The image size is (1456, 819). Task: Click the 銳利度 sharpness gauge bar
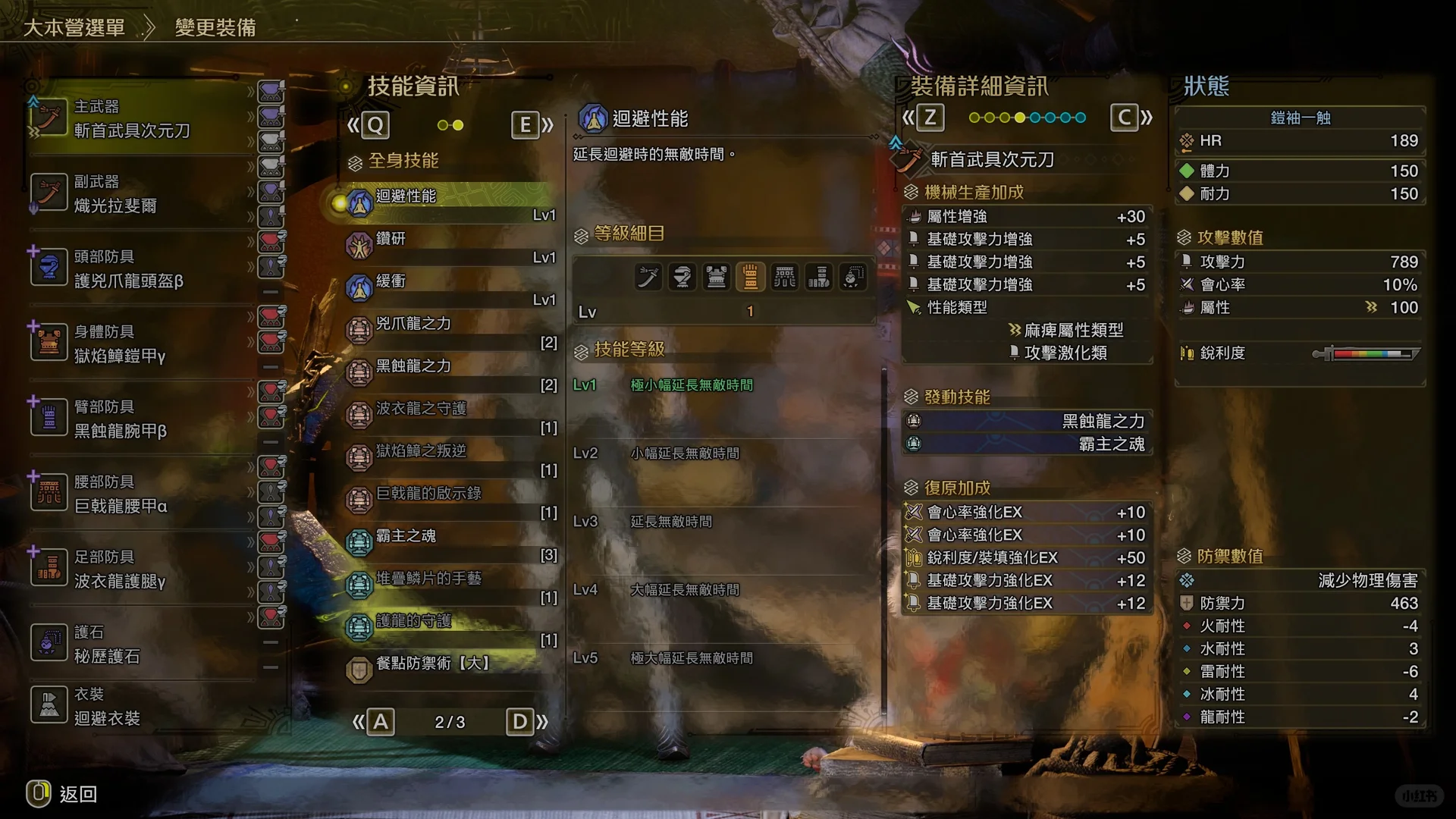(1365, 353)
